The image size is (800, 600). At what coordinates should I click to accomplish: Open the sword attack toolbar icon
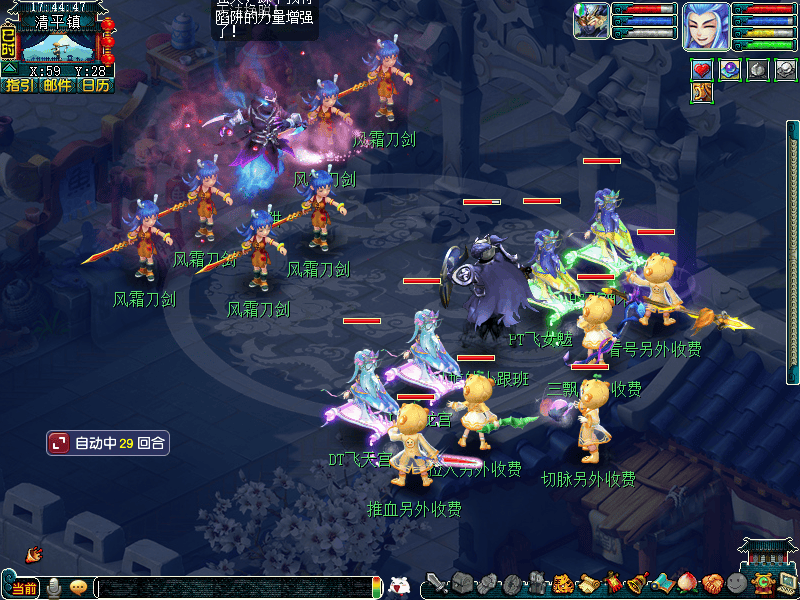pyautogui.click(x=436, y=583)
